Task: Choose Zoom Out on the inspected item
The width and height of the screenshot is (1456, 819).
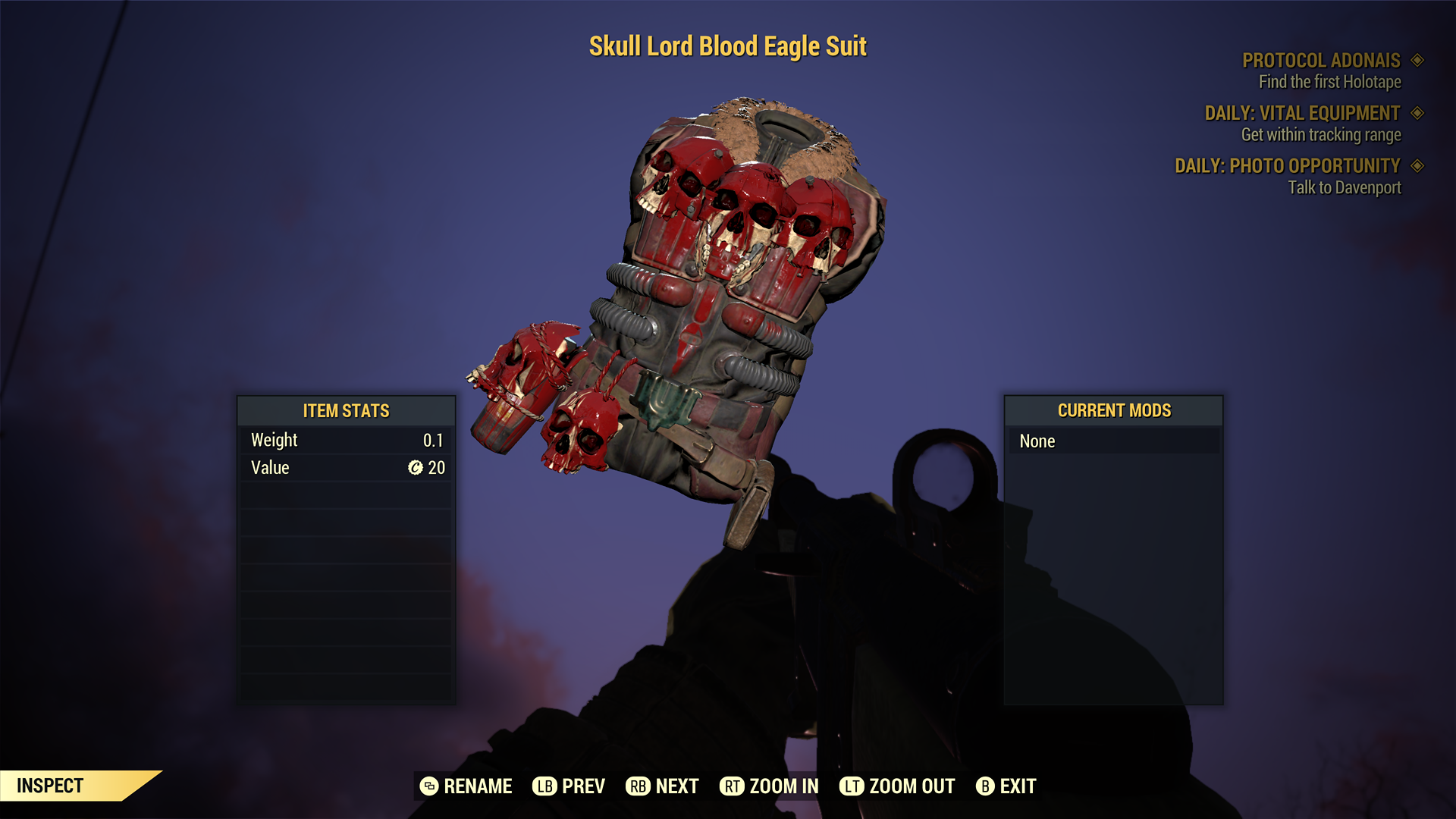Action: pyautogui.click(x=897, y=786)
